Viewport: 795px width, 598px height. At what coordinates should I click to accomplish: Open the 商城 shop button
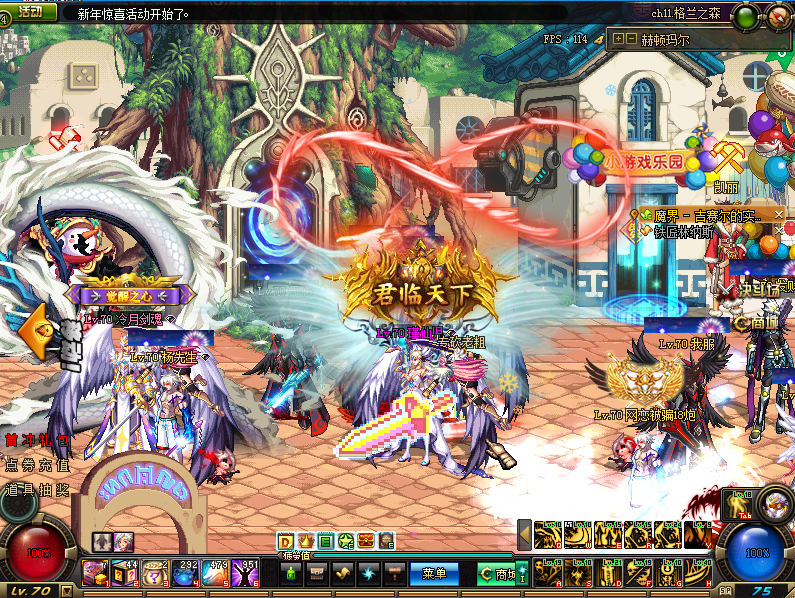[498, 574]
